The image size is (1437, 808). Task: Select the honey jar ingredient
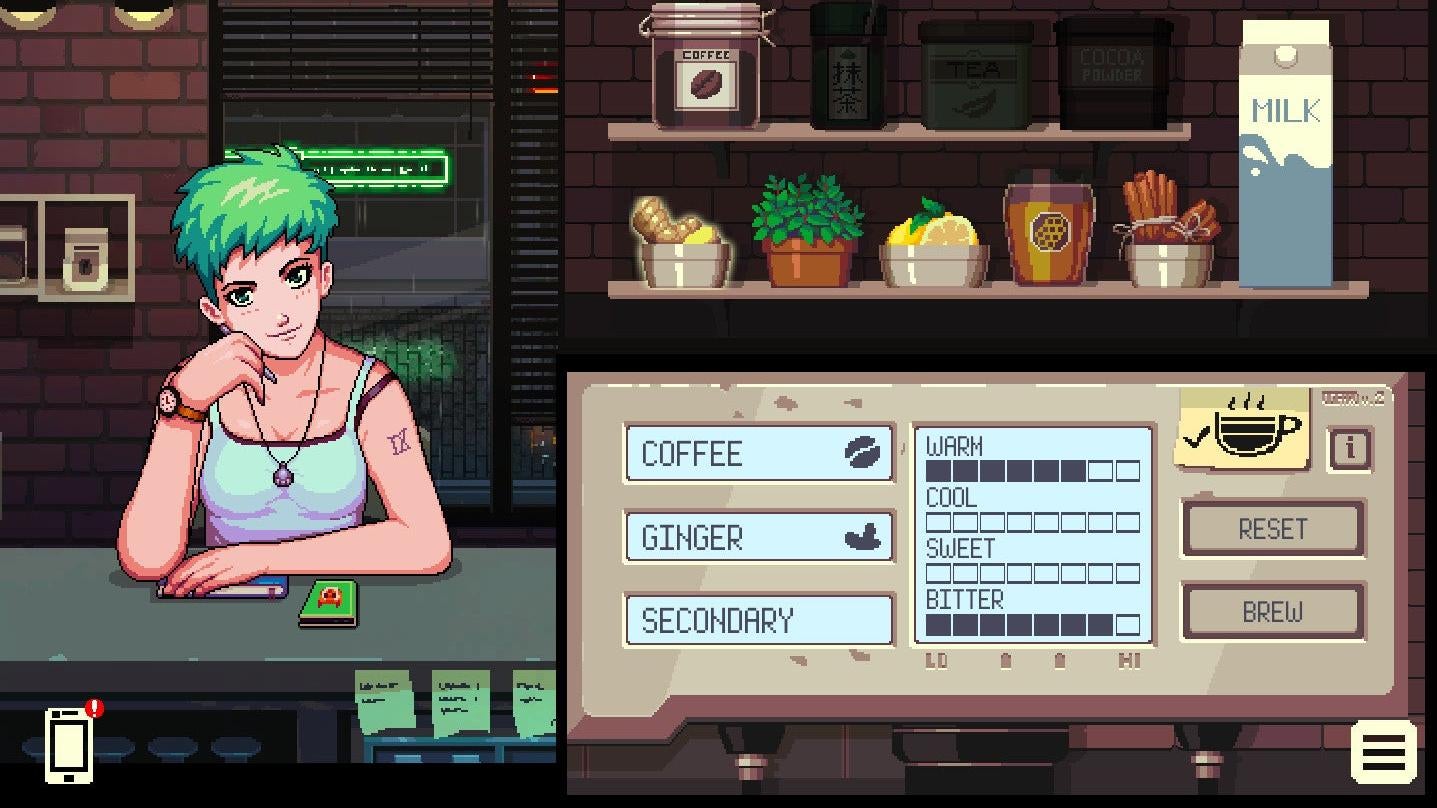click(x=1047, y=235)
